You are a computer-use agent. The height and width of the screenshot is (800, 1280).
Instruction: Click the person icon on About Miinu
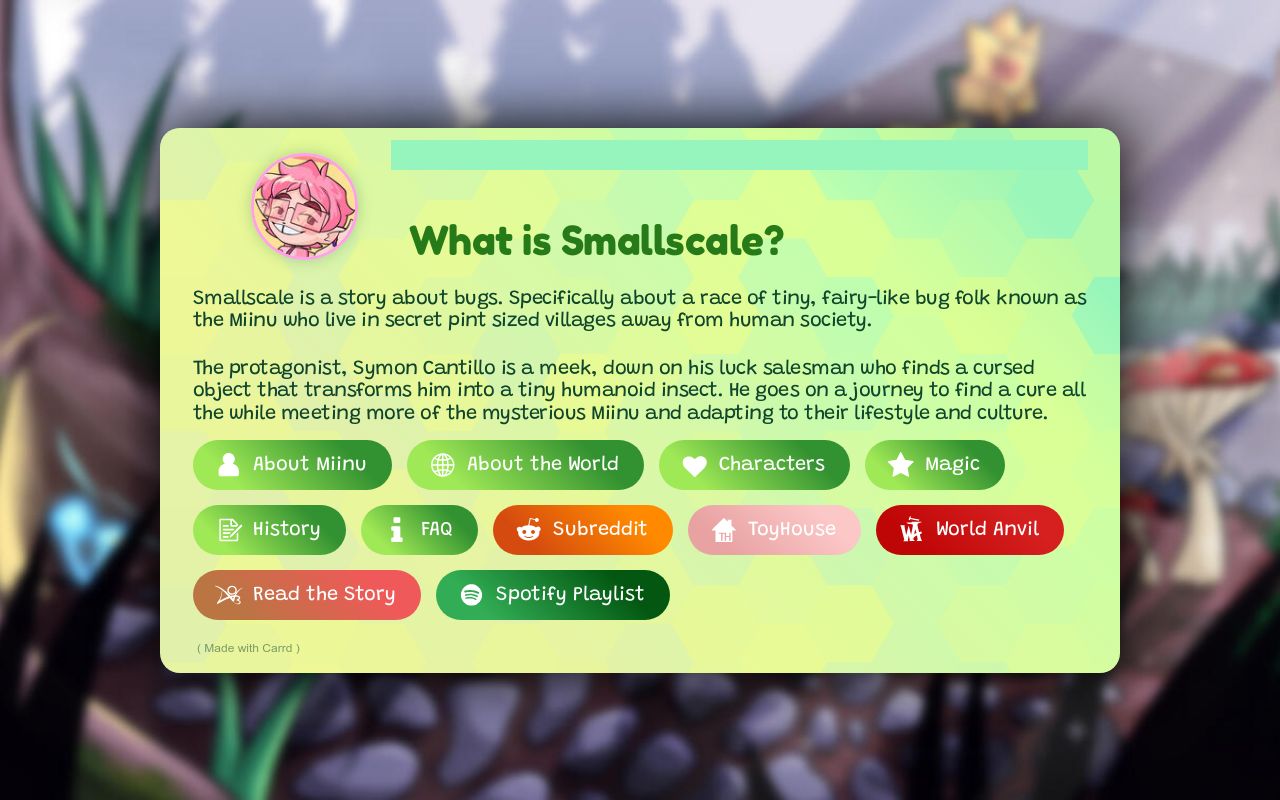point(228,465)
